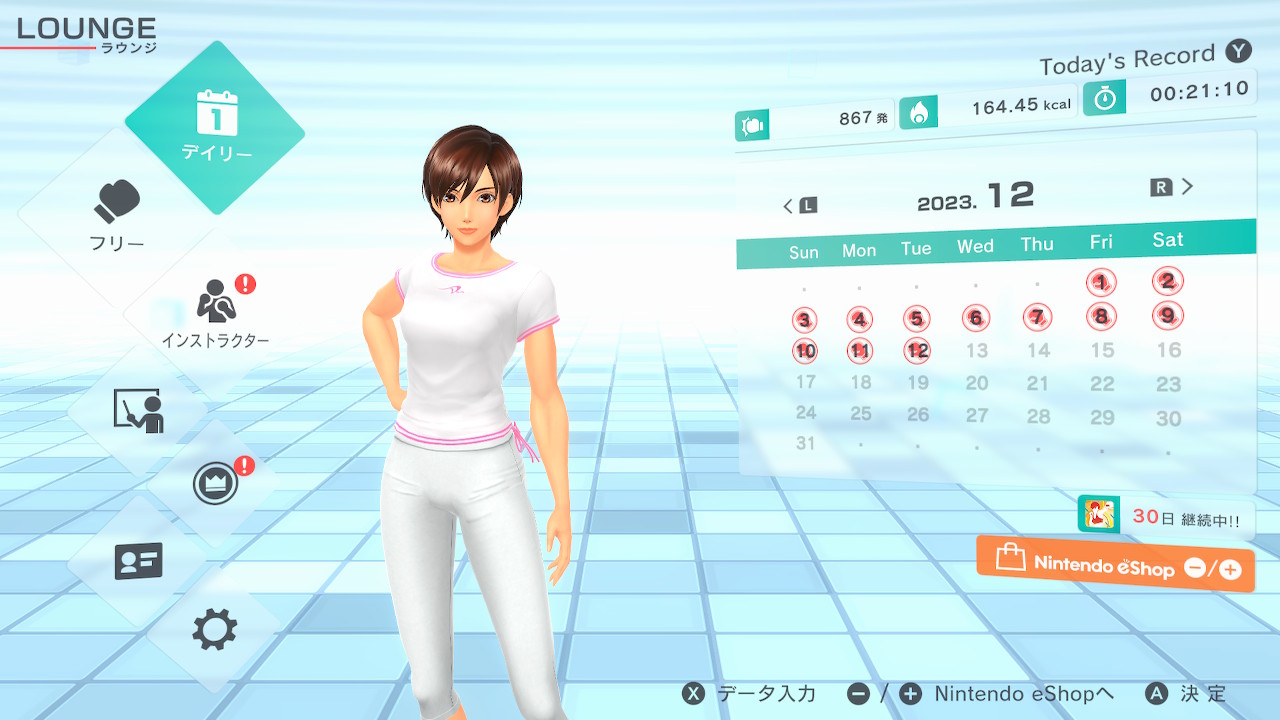Choose the lesson whiteboard tile
The width and height of the screenshot is (1280, 720).
pyautogui.click(x=138, y=410)
